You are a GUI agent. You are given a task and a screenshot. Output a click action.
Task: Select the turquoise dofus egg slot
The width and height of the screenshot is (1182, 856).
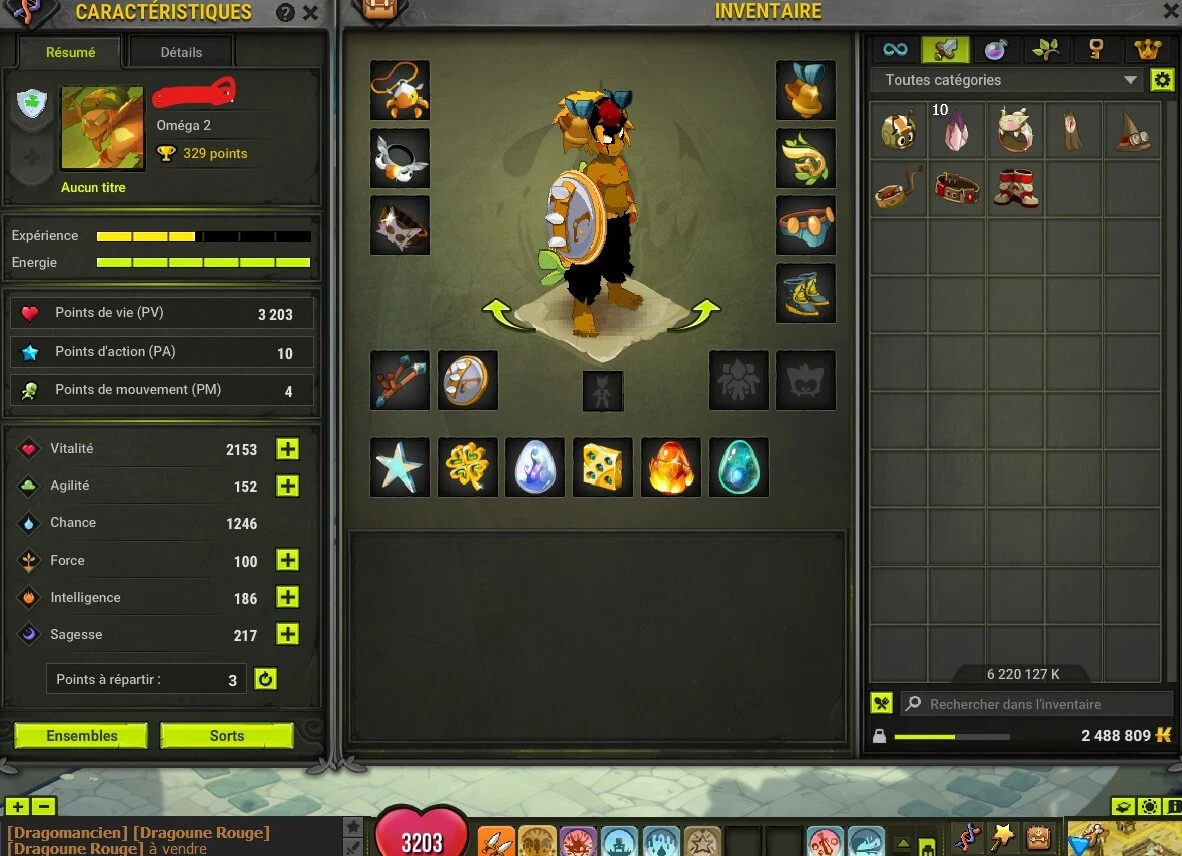(739, 467)
